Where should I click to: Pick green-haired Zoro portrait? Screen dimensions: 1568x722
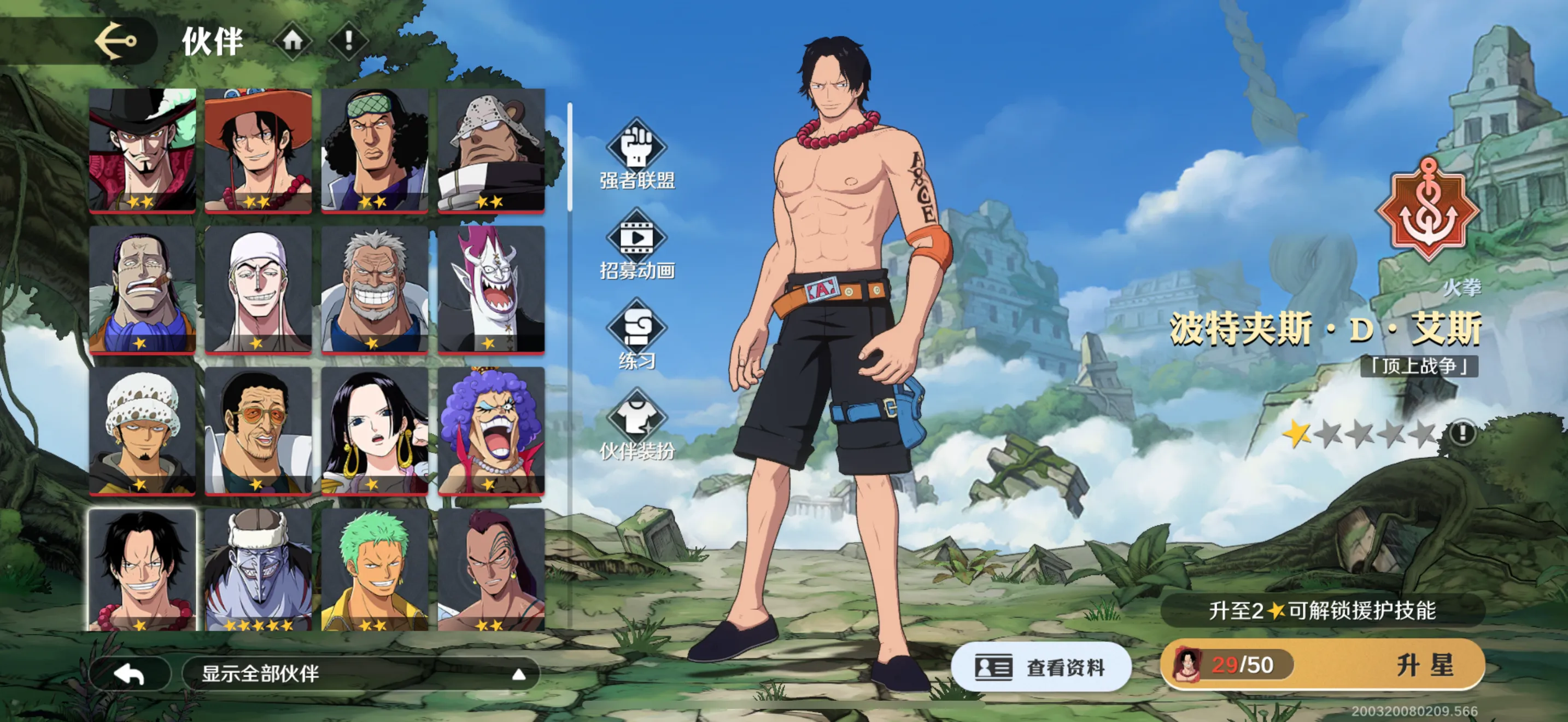pos(375,570)
